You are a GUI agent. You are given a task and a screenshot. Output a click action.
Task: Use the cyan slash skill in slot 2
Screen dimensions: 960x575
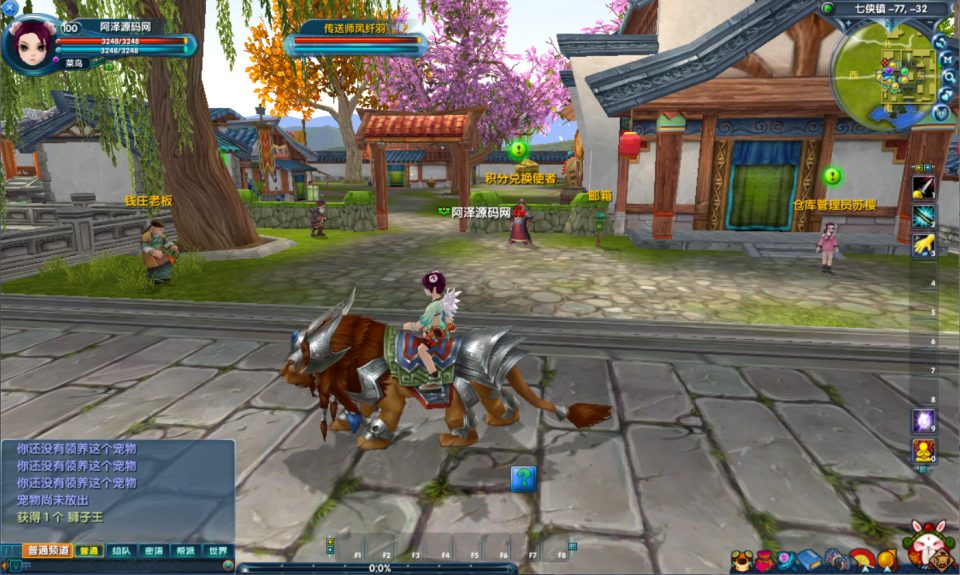point(923,215)
